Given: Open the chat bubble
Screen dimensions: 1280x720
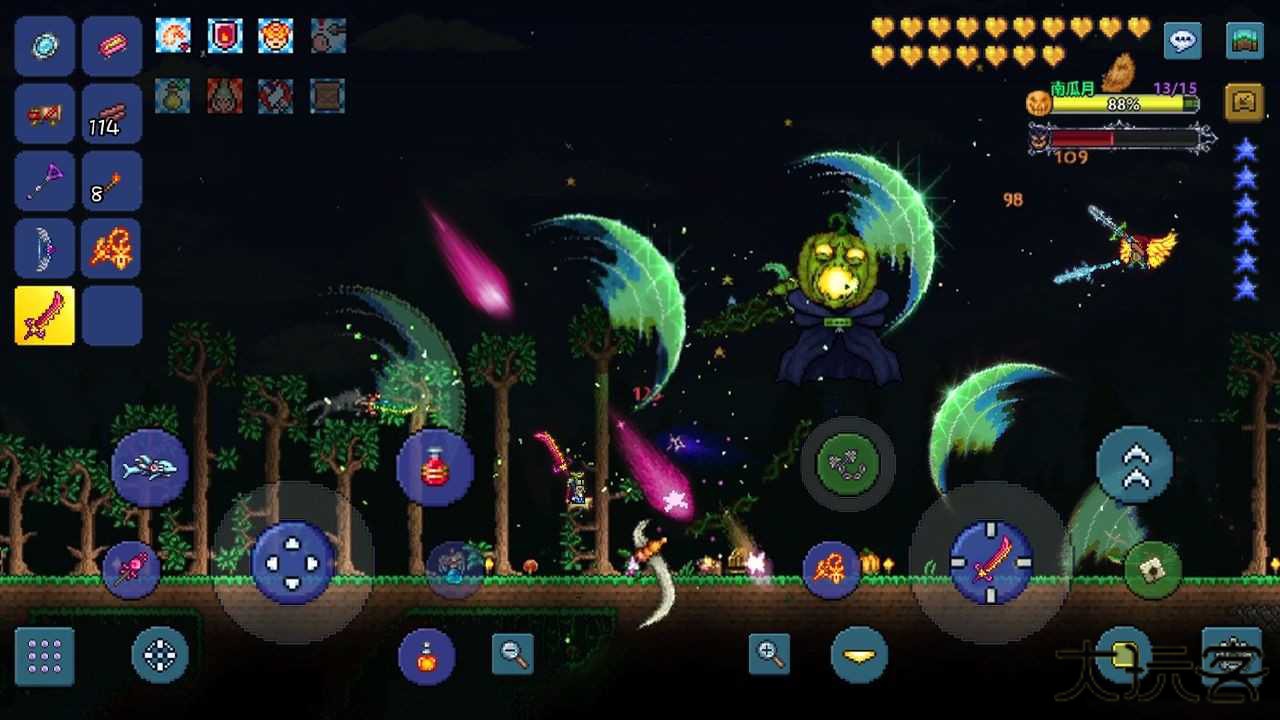Looking at the screenshot, I should pyautogui.click(x=1182, y=41).
